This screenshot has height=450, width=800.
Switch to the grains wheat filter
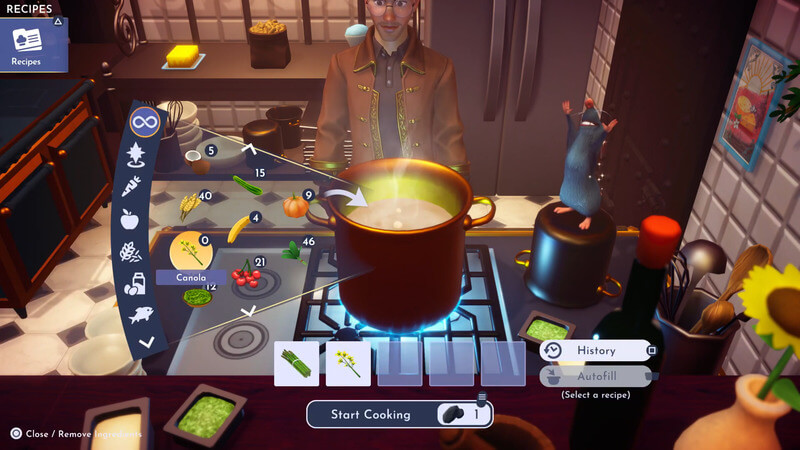coord(129,251)
